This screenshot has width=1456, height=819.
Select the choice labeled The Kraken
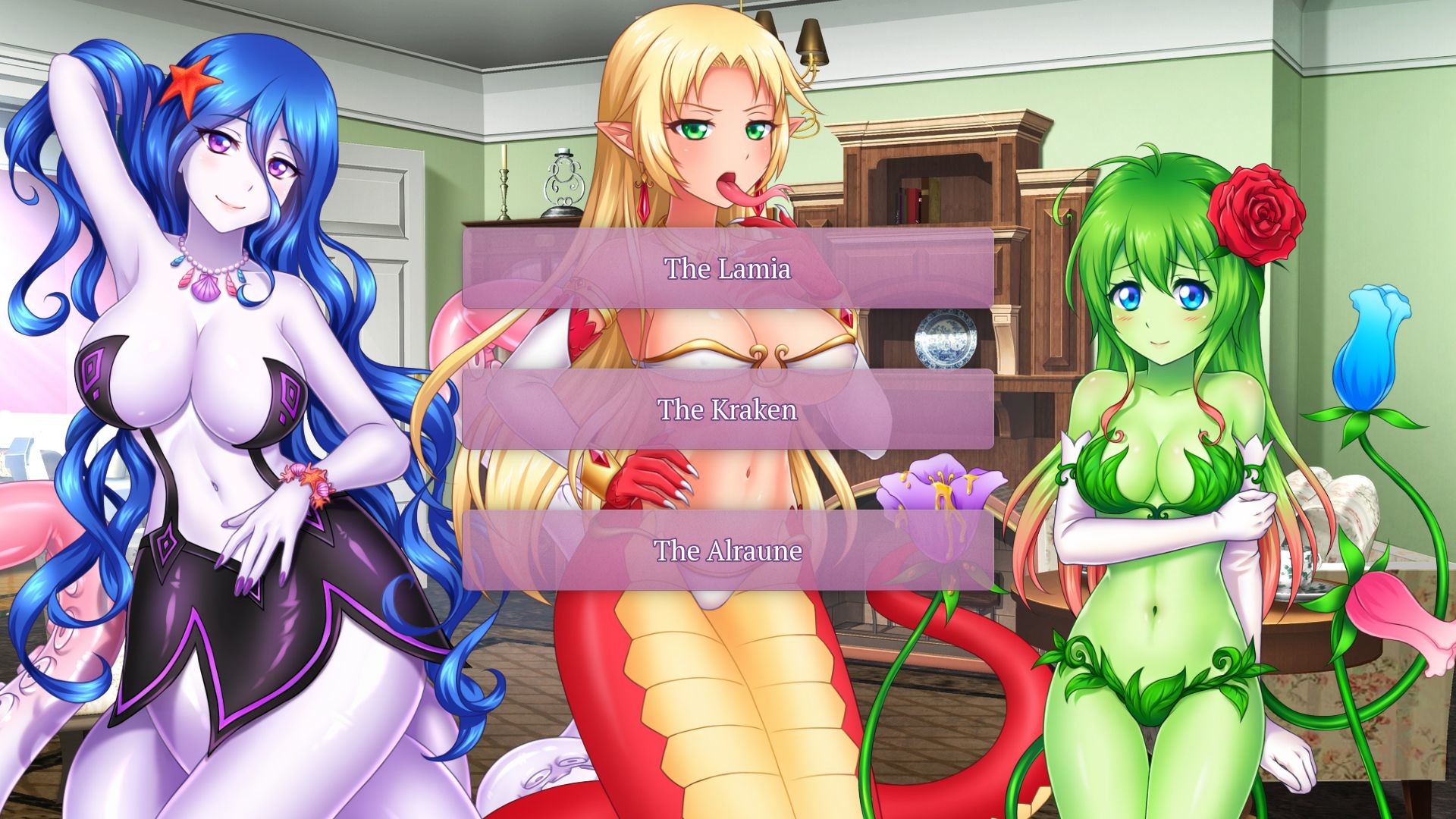pyautogui.click(x=728, y=412)
